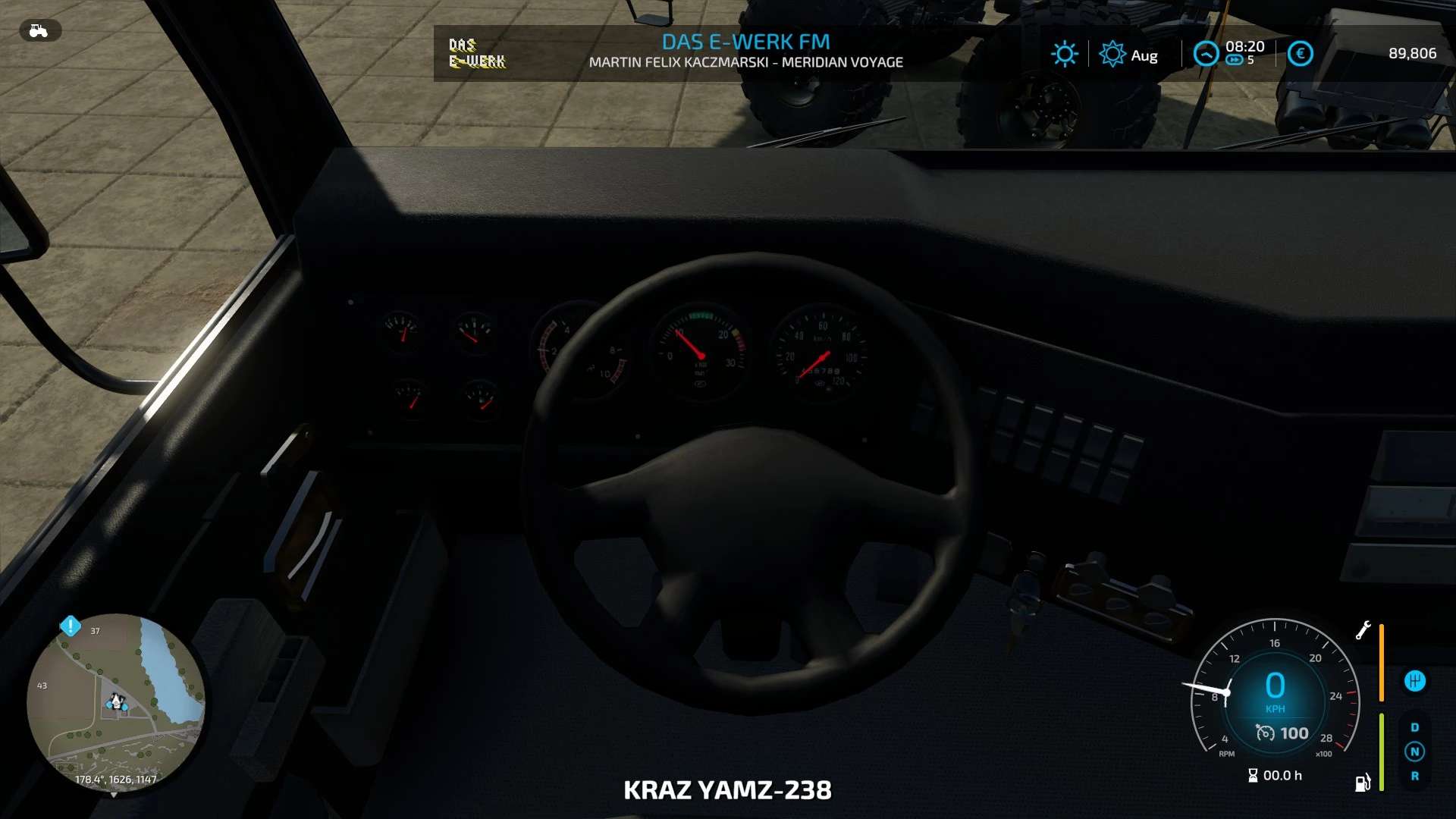Click the fuel pump icon
This screenshot has height=819, width=1456.
pyautogui.click(x=1363, y=783)
